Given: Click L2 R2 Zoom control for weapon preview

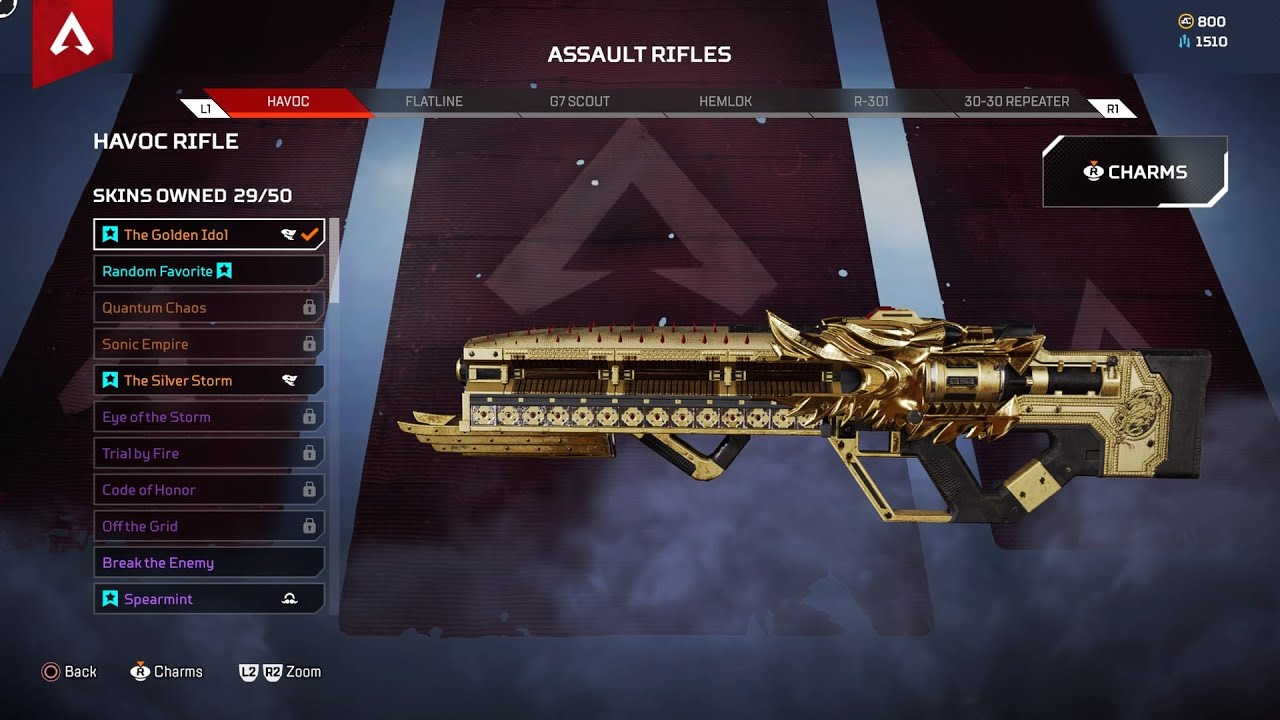Looking at the screenshot, I should 278,672.
